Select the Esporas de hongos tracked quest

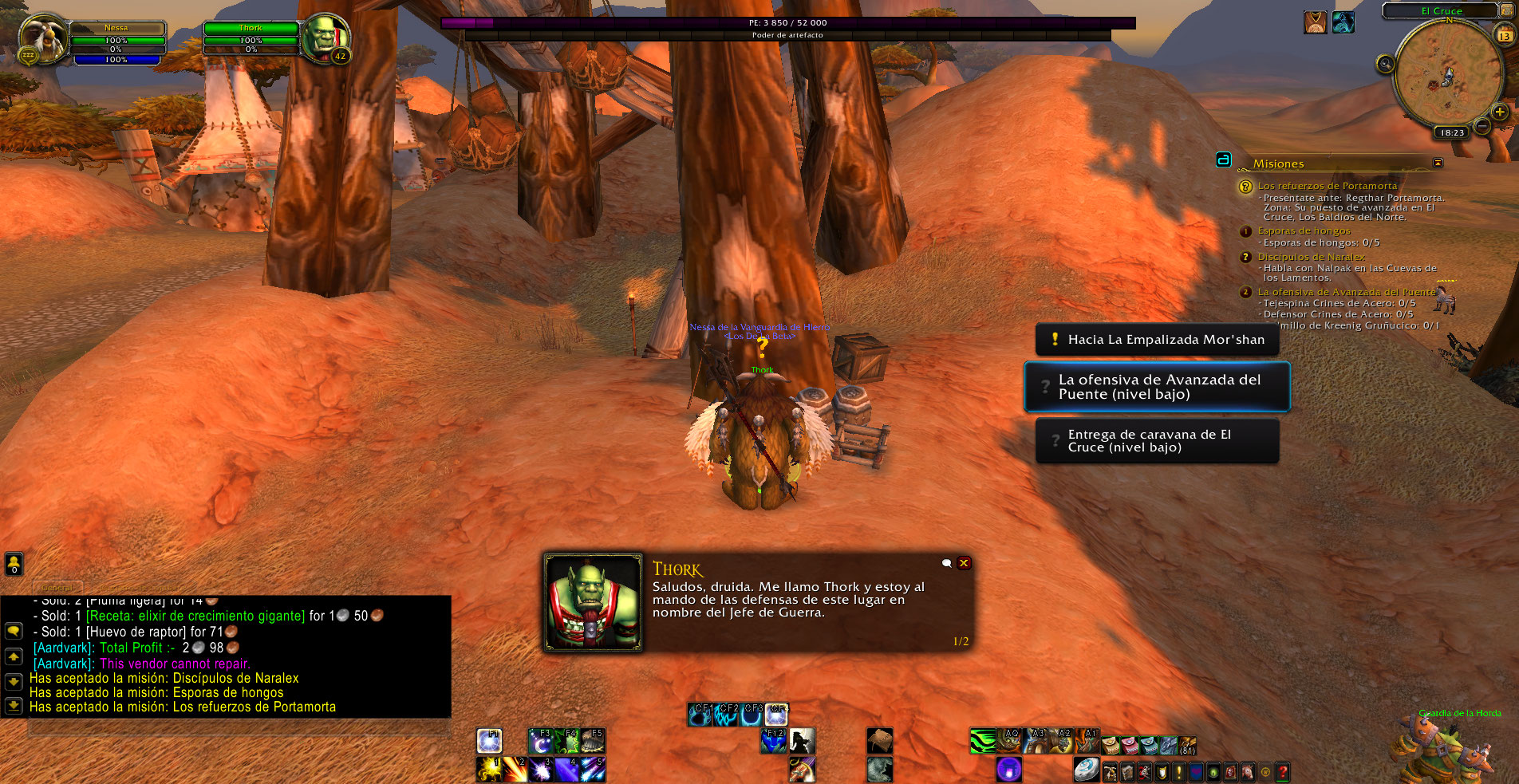coord(1304,231)
